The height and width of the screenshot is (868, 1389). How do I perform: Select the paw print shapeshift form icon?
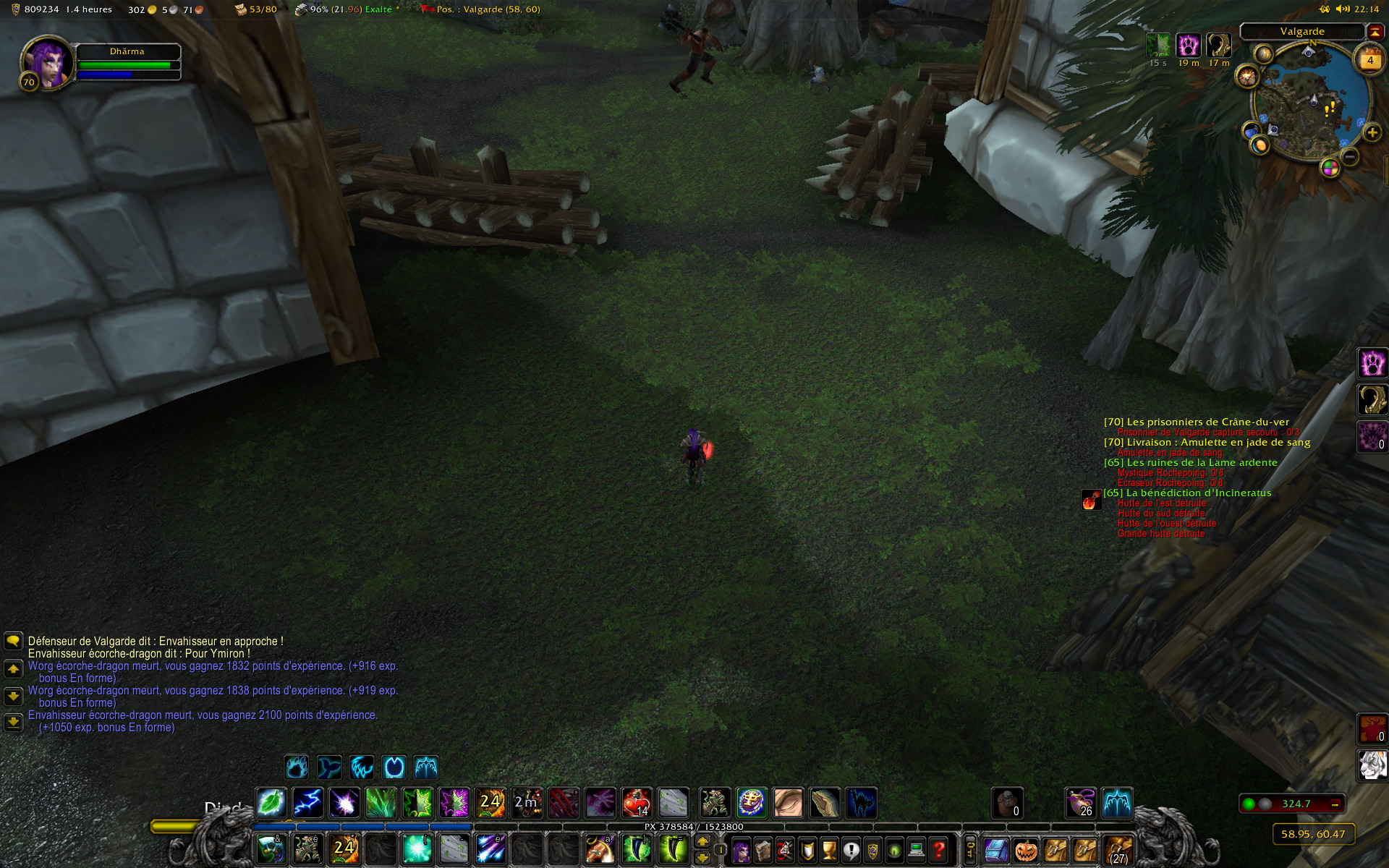pos(297,767)
